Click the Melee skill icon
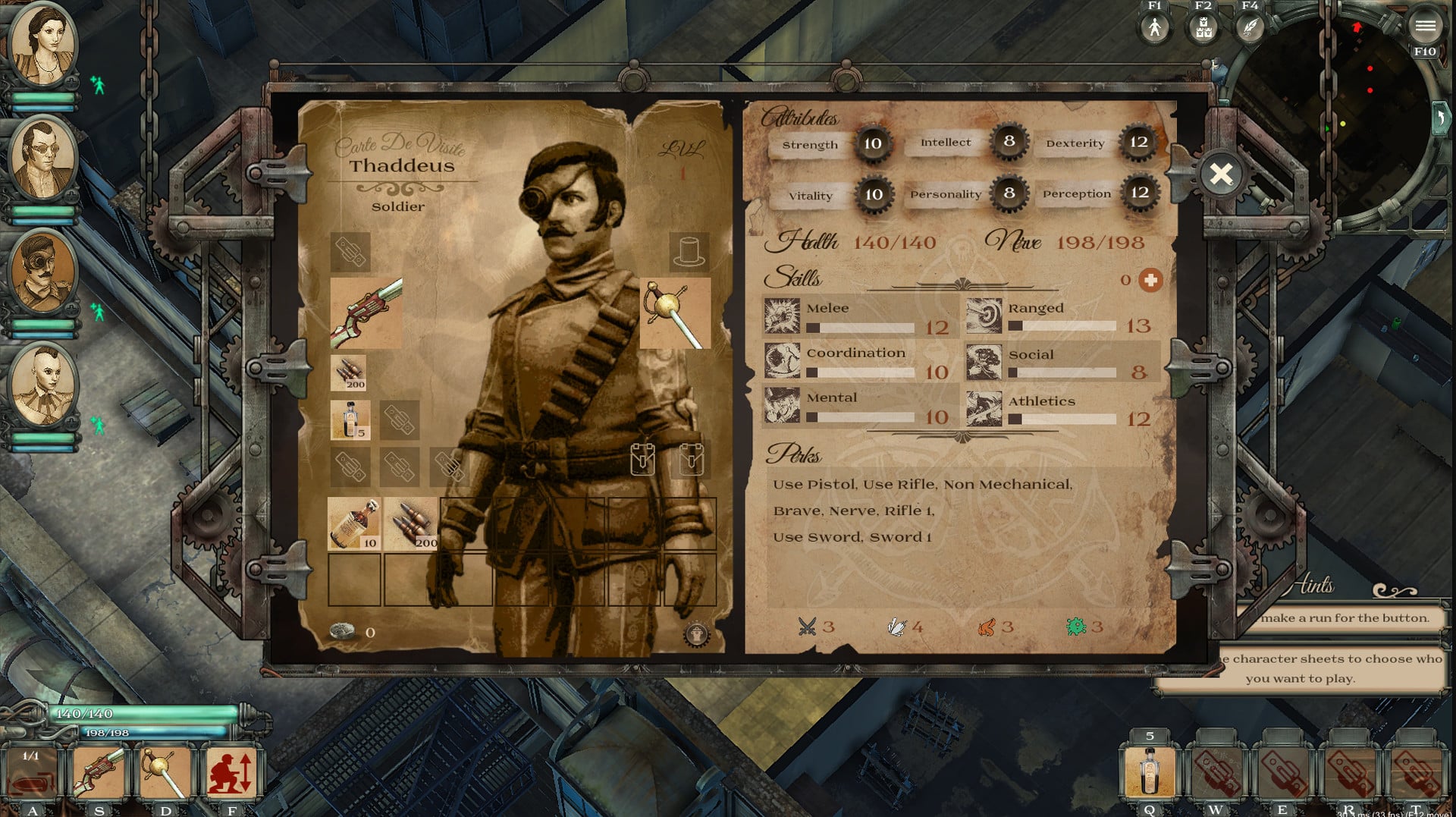The width and height of the screenshot is (1456, 817). point(782,316)
